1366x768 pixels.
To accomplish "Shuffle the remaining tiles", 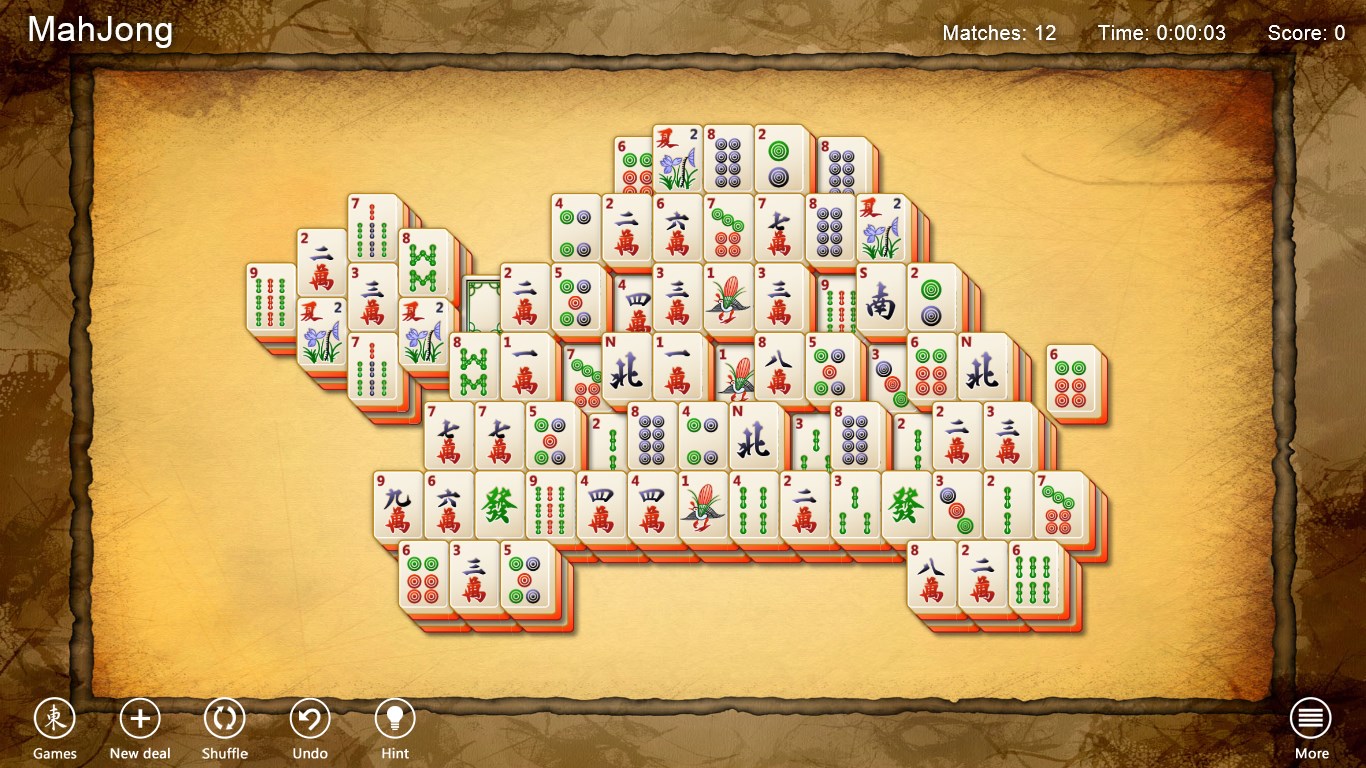I will click(224, 718).
